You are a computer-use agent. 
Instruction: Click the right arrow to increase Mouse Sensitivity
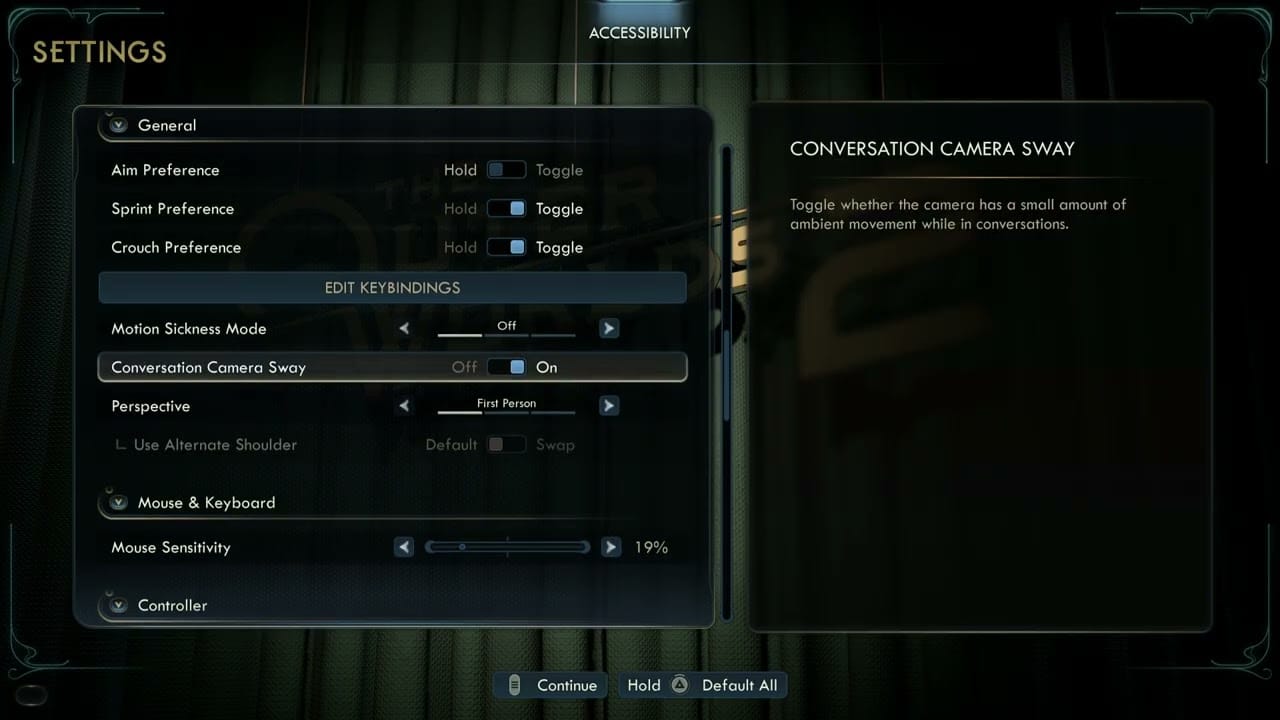(611, 547)
